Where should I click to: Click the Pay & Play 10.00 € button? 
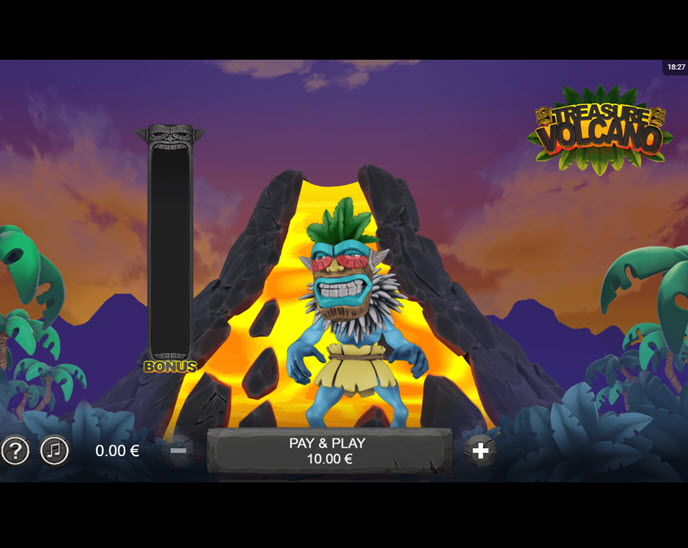[x=327, y=451]
